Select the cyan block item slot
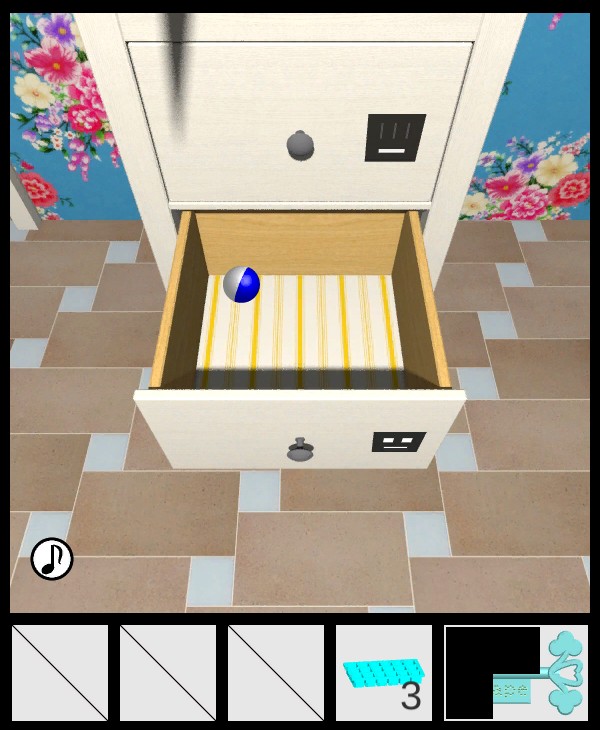 pyautogui.click(x=384, y=673)
